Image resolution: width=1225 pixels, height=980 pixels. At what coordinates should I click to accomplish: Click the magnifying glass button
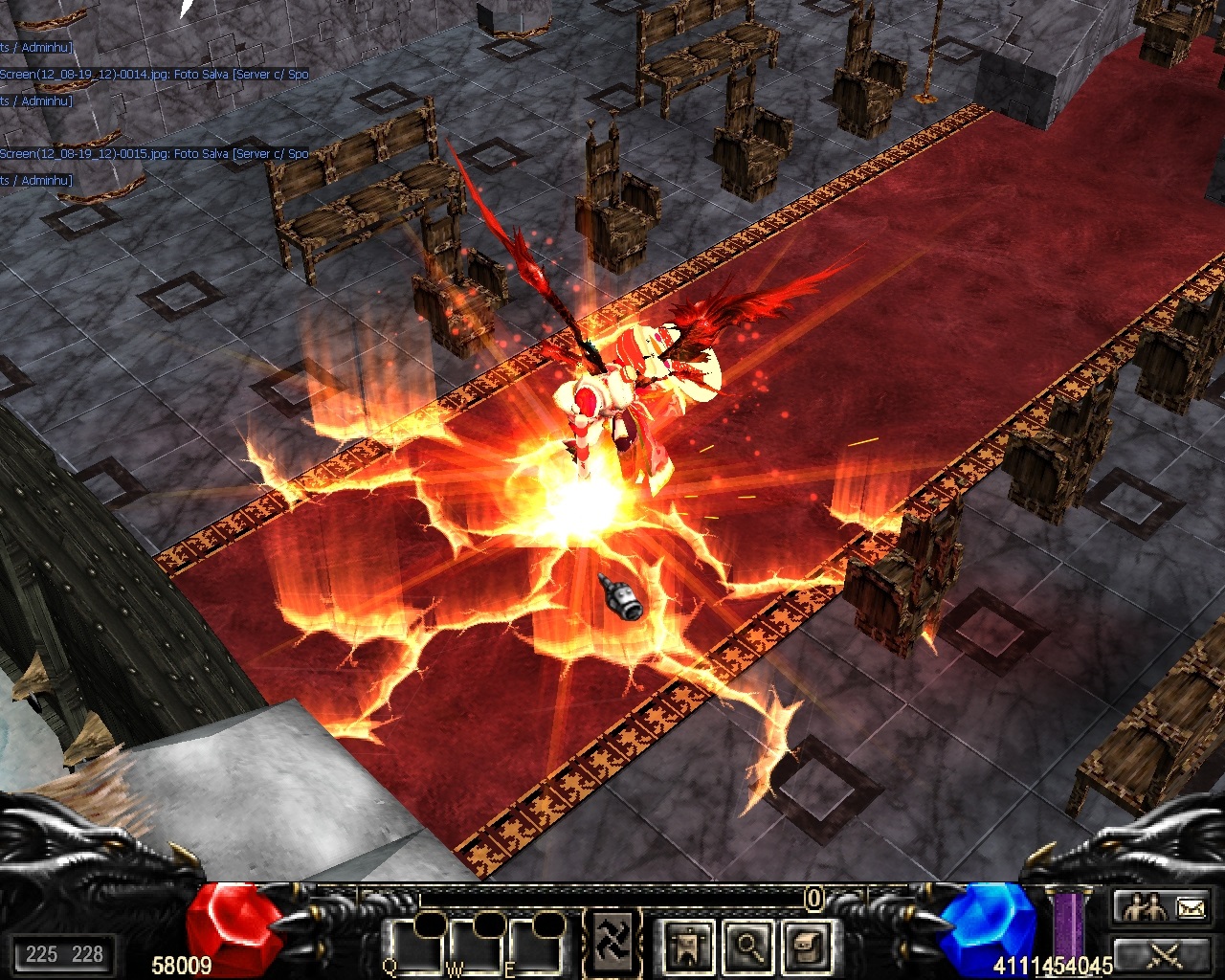pyautogui.click(x=747, y=947)
